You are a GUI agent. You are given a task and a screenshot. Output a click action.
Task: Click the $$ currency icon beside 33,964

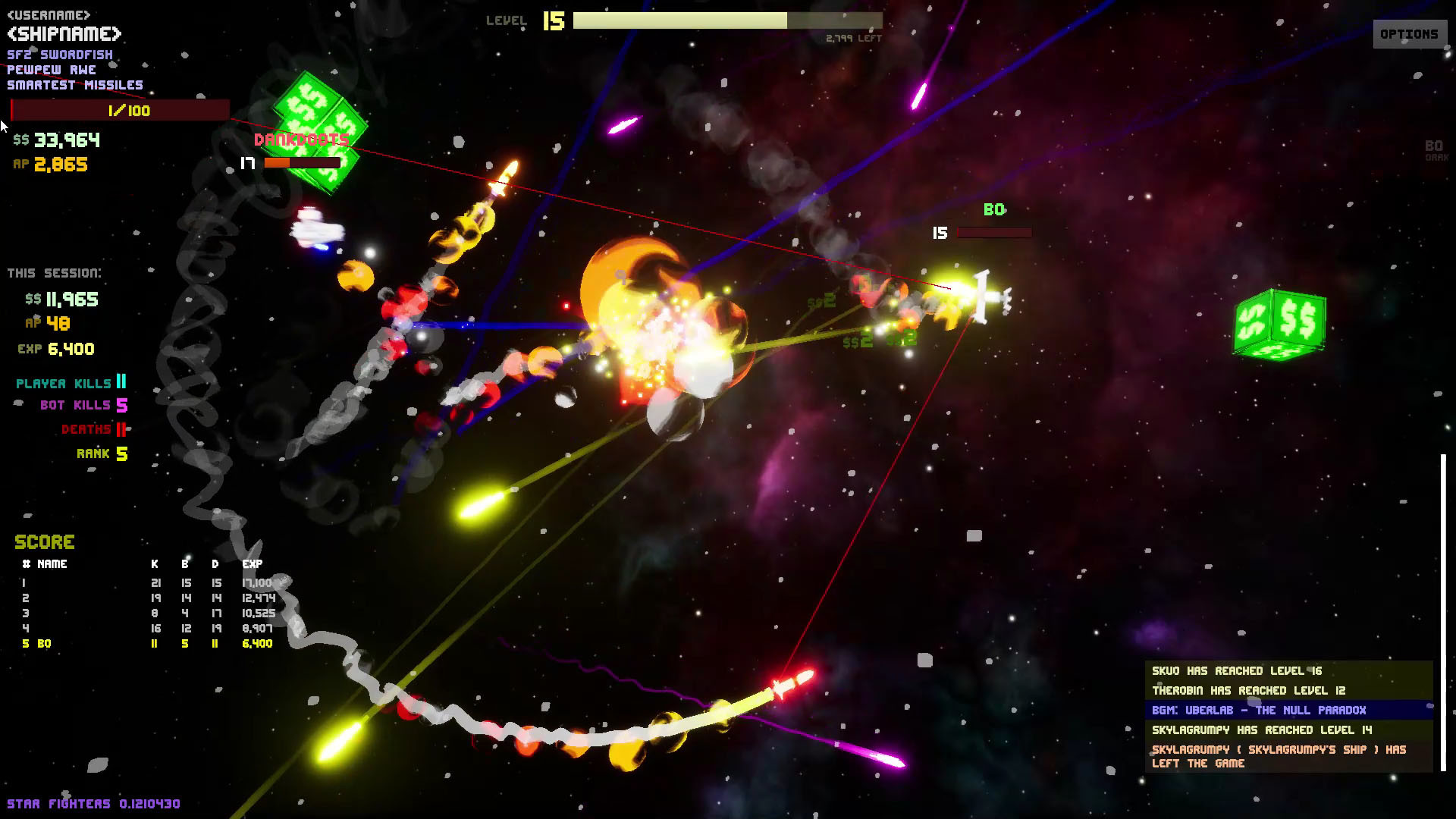(x=22, y=140)
